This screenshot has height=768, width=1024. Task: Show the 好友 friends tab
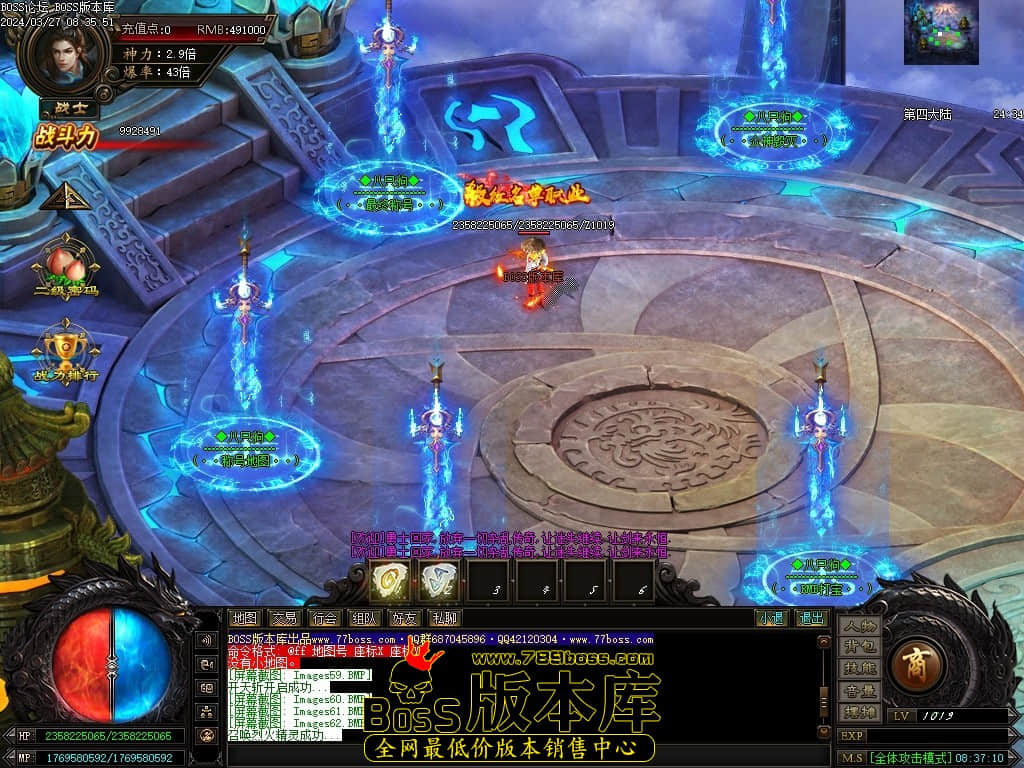[404, 618]
